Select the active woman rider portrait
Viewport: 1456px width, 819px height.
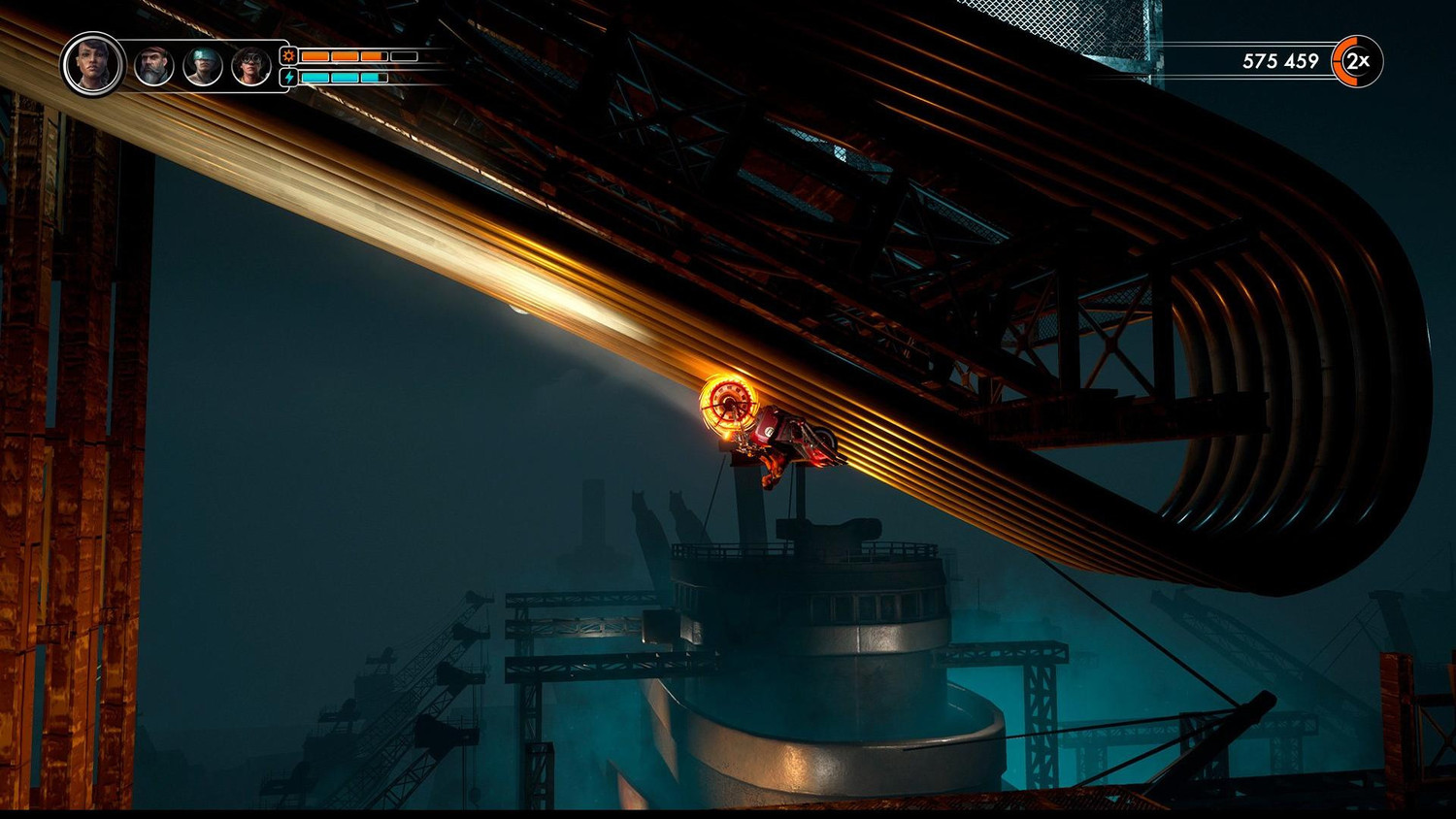point(93,65)
